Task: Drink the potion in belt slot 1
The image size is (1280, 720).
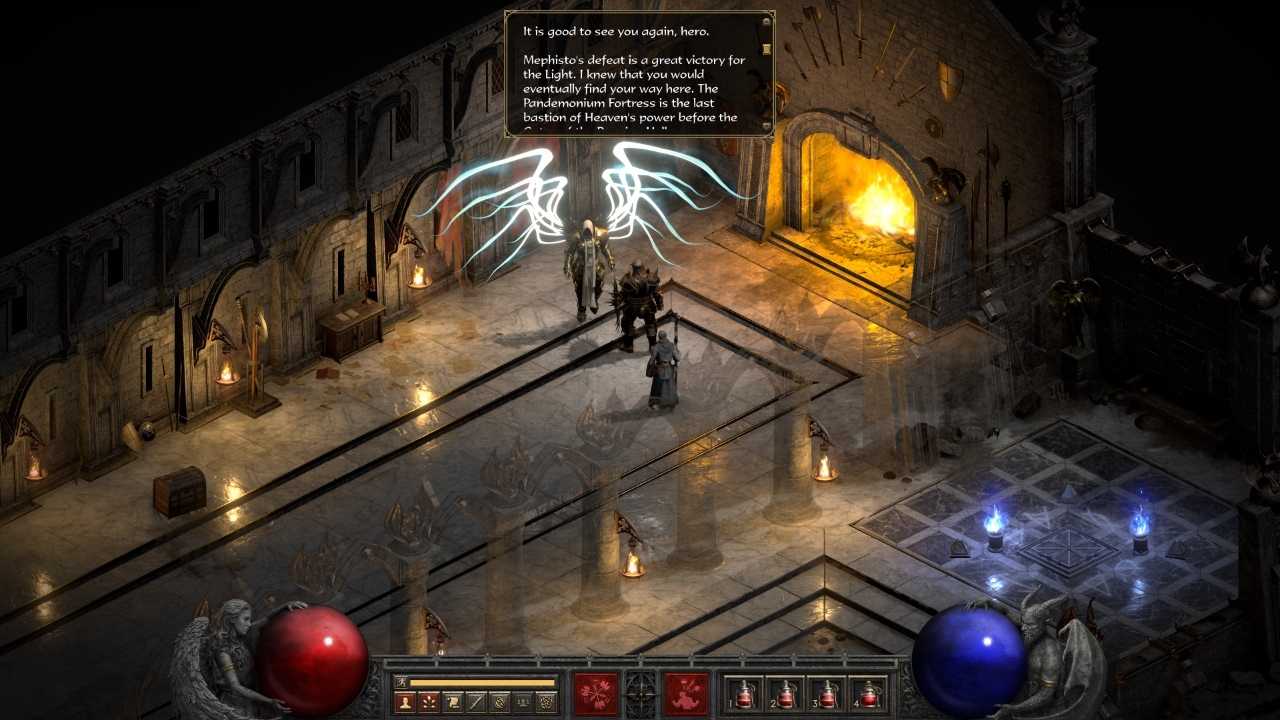Action: [744, 696]
